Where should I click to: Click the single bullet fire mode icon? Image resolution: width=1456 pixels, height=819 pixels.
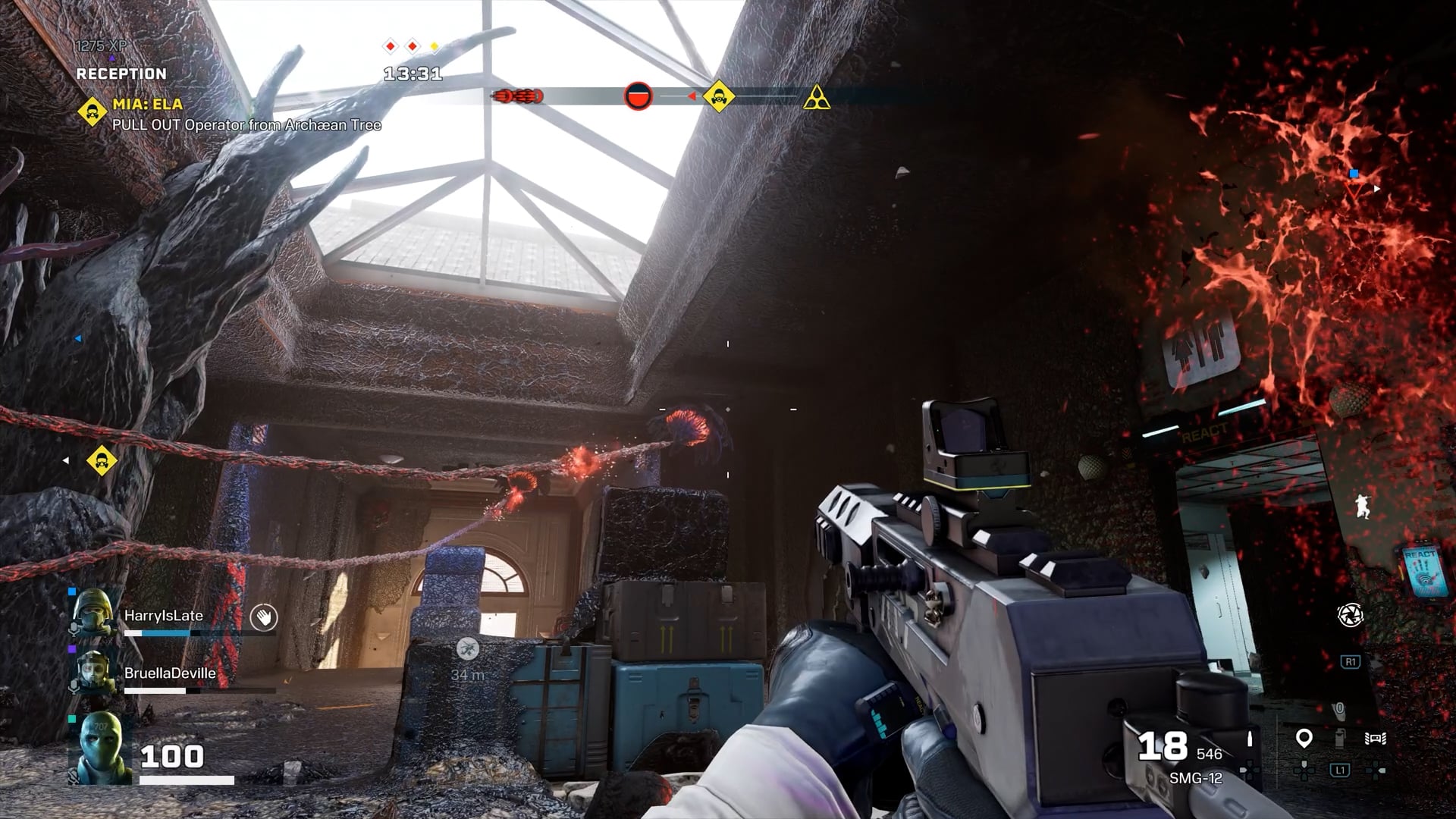(x=1250, y=738)
